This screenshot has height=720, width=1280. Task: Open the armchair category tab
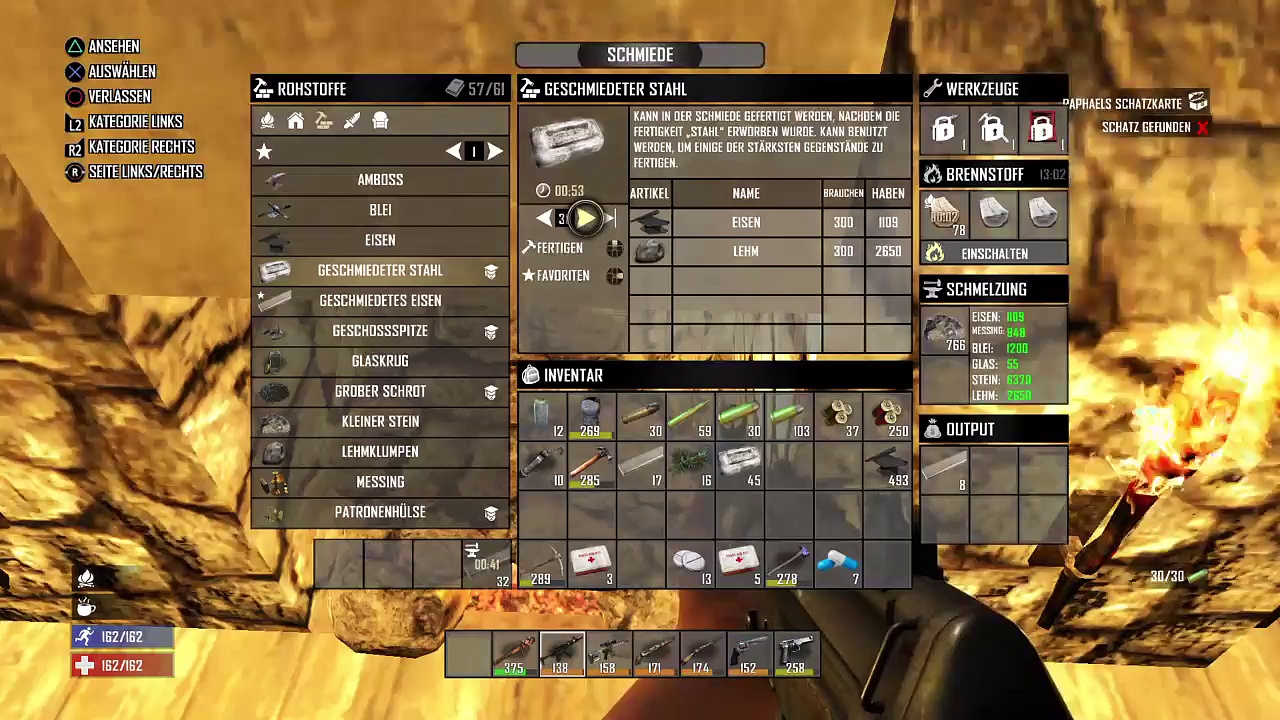click(380, 121)
